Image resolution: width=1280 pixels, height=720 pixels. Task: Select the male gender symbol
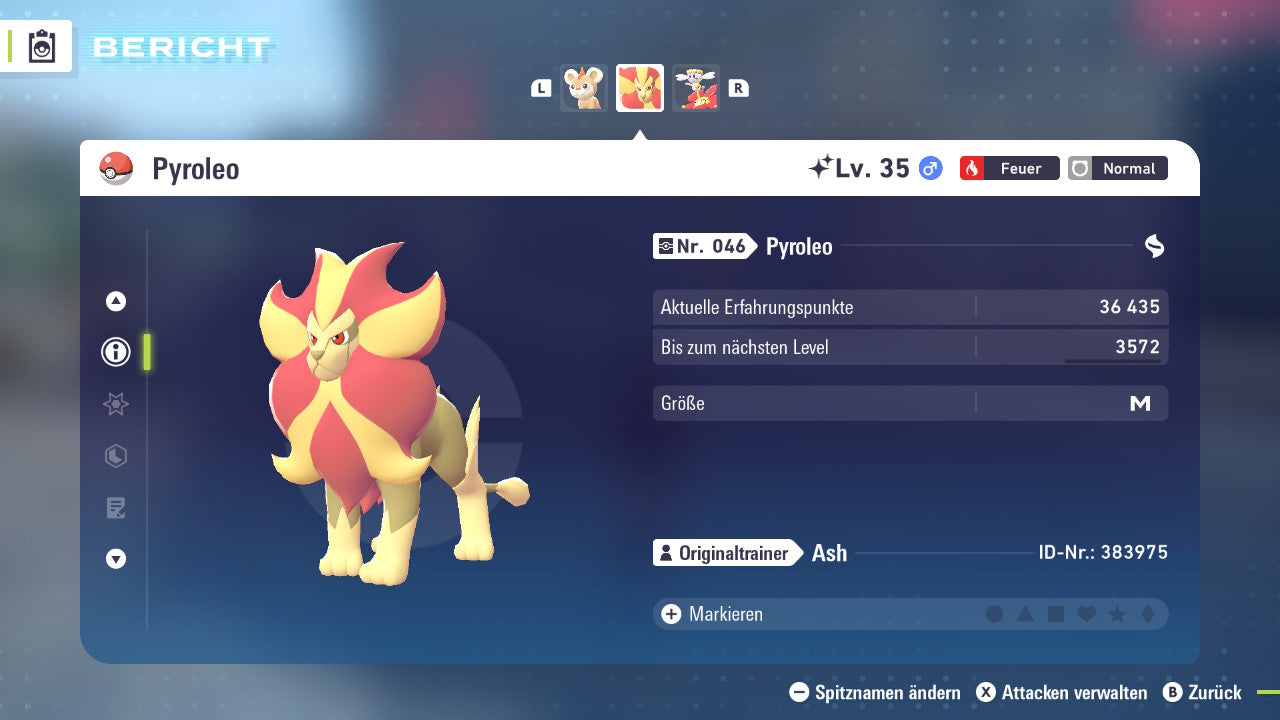929,169
